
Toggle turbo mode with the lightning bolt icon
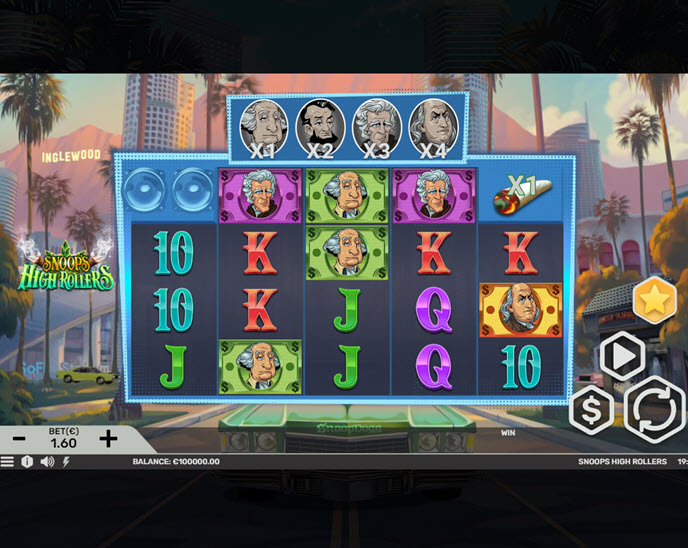[66, 462]
